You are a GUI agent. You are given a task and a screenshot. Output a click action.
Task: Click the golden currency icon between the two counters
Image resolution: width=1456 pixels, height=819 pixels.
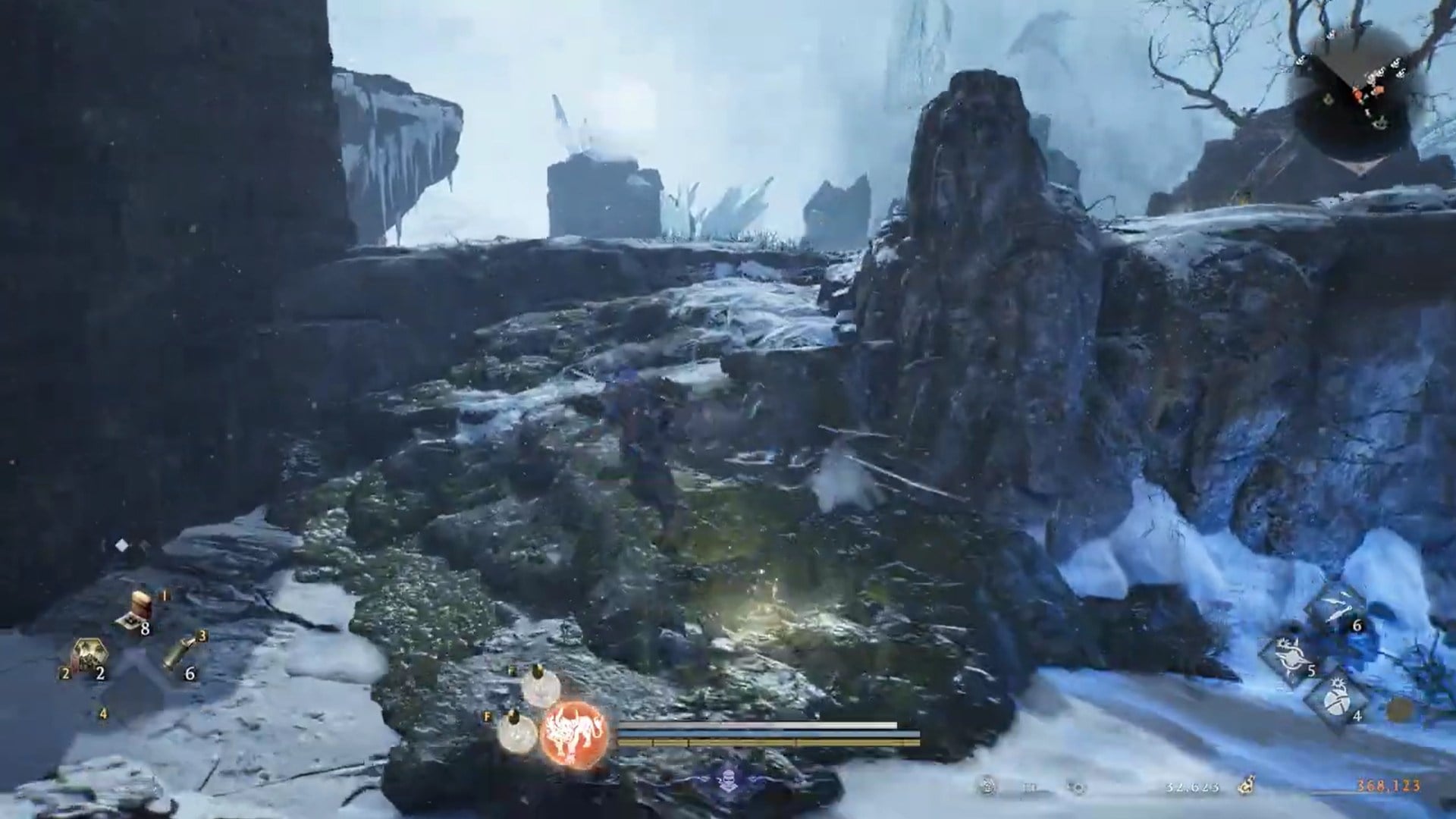(x=1247, y=784)
